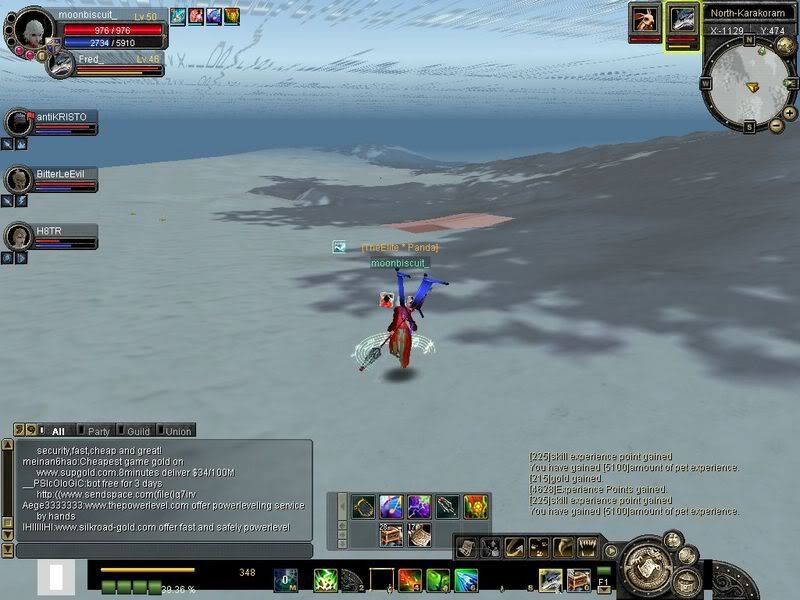
Task: Select the highlighted wolf pet icon
Action: pos(683,19)
